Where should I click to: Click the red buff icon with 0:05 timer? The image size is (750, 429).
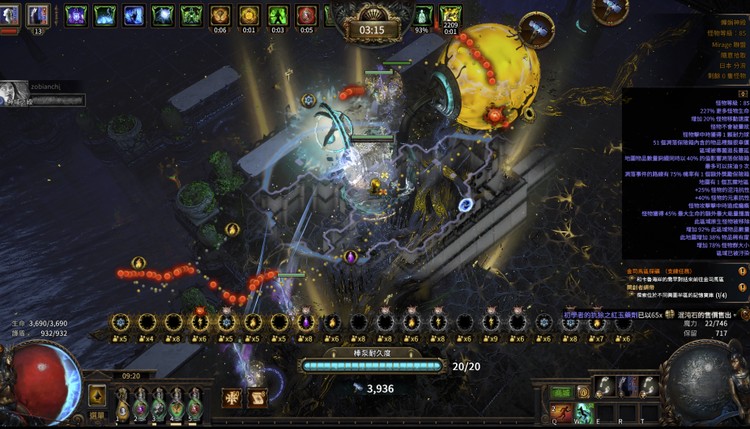click(x=307, y=15)
